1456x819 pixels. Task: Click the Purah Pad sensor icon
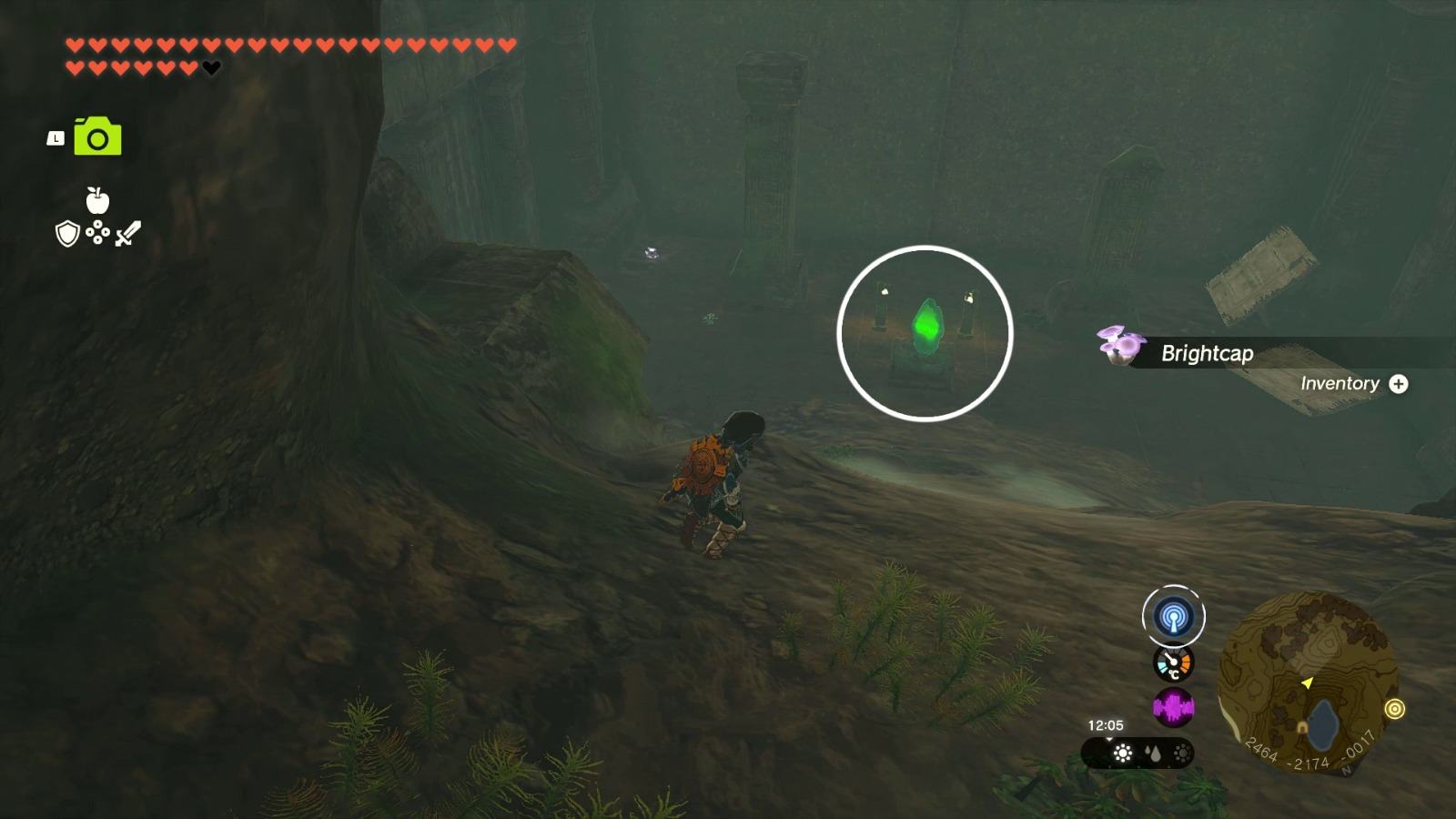pos(1174,617)
